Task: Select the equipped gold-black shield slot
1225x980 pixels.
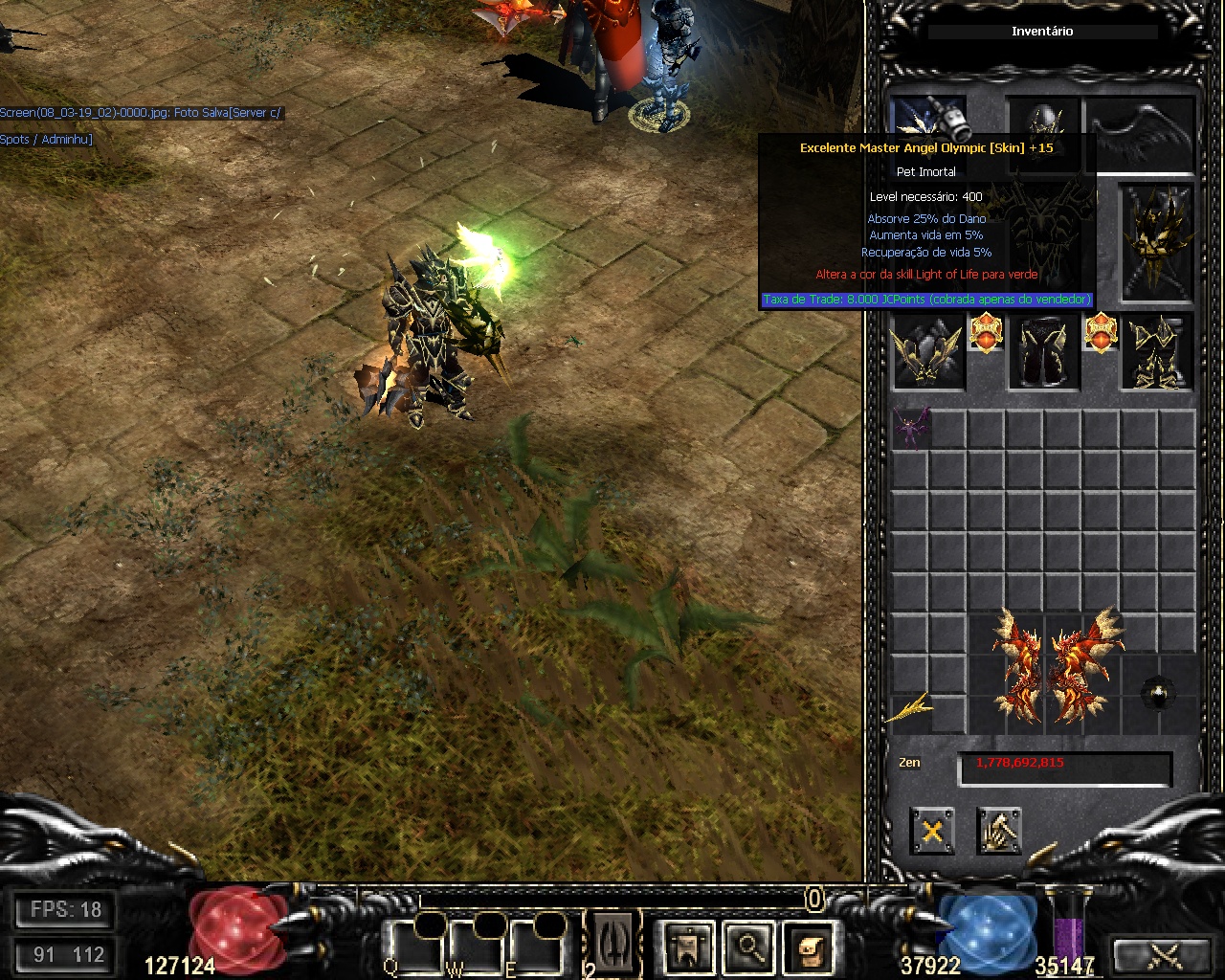Action: [1157, 244]
